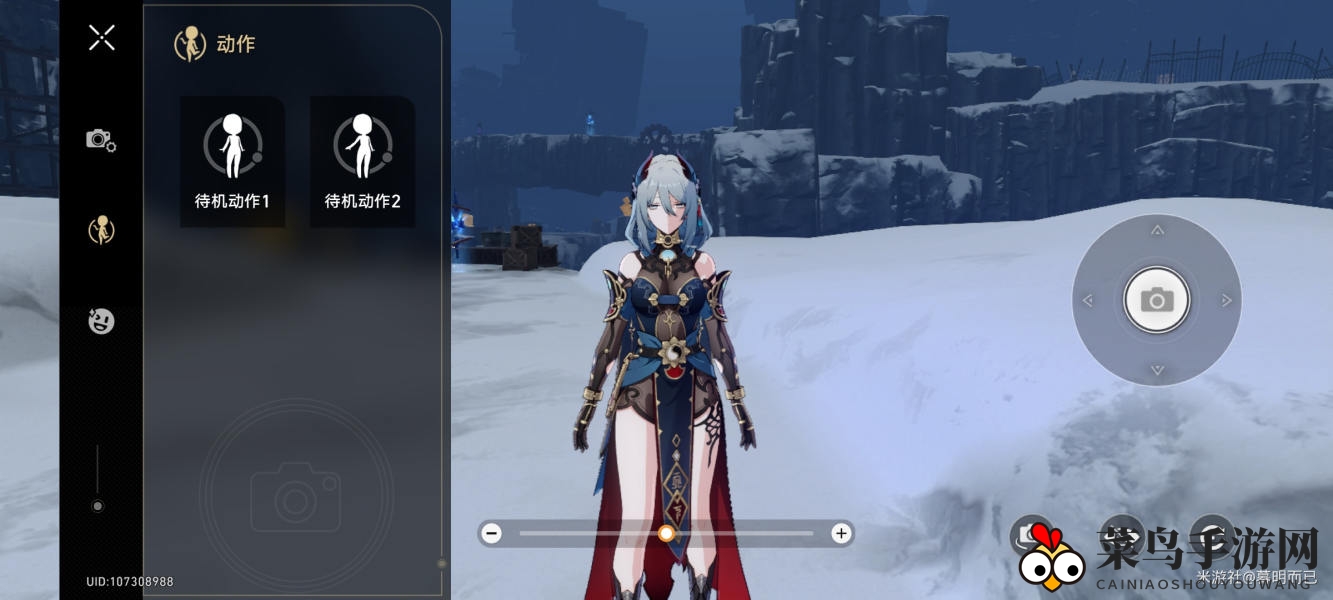The image size is (1333, 600).
Task: Select idle pose 待机动作1
Action: pyautogui.click(x=232, y=161)
